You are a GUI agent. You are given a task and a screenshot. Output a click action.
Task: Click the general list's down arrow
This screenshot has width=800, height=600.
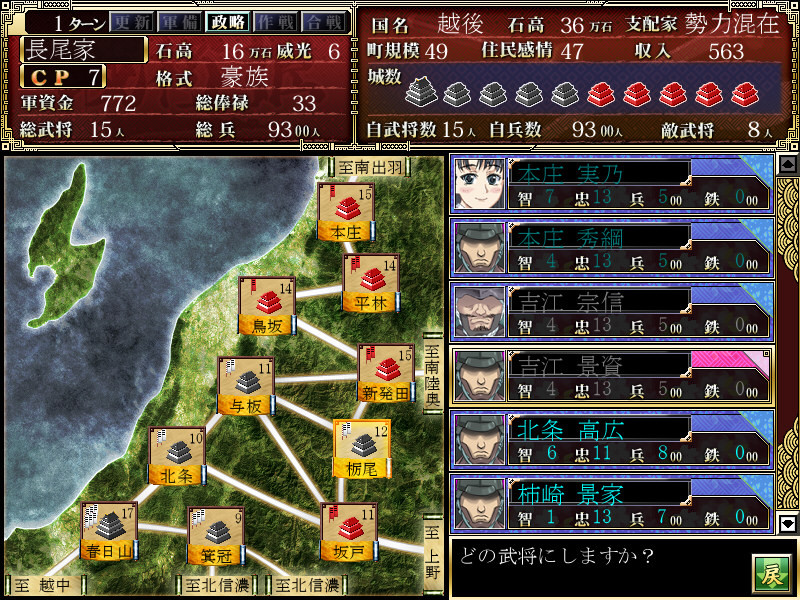click(x=787, y=522)
